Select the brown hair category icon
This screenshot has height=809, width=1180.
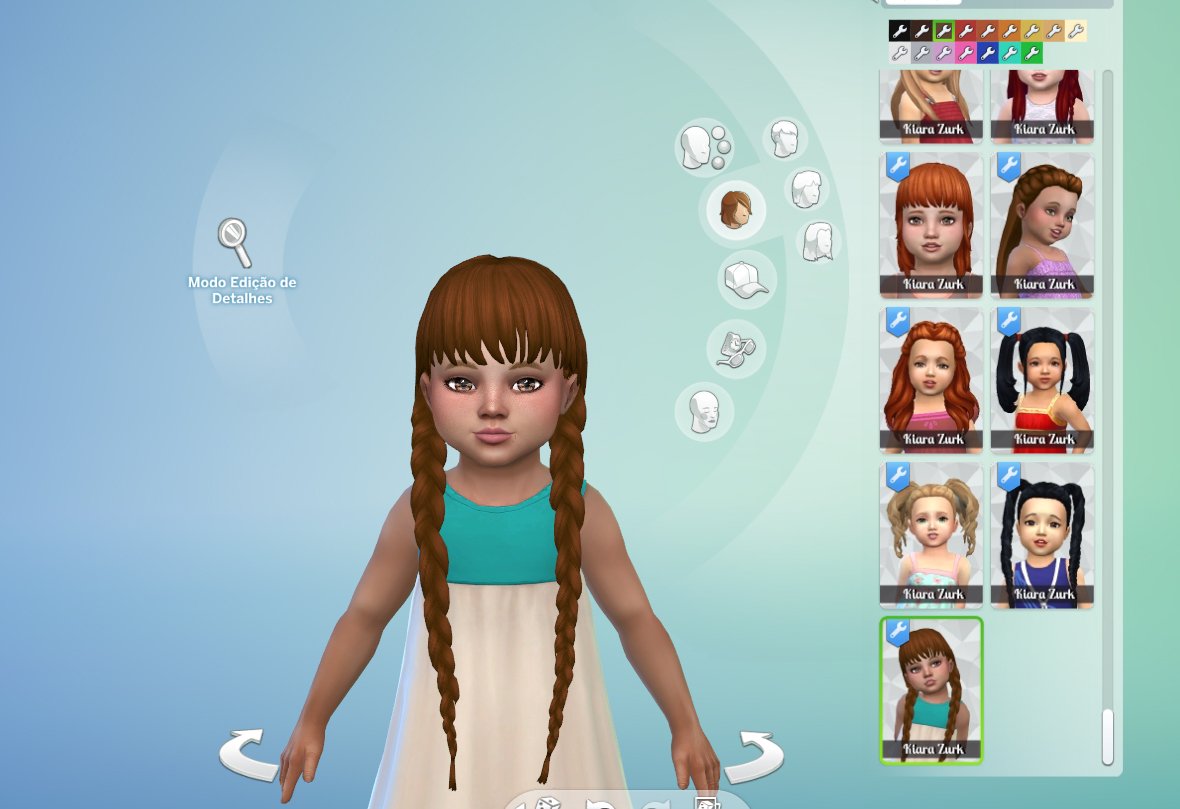[735, 209]
